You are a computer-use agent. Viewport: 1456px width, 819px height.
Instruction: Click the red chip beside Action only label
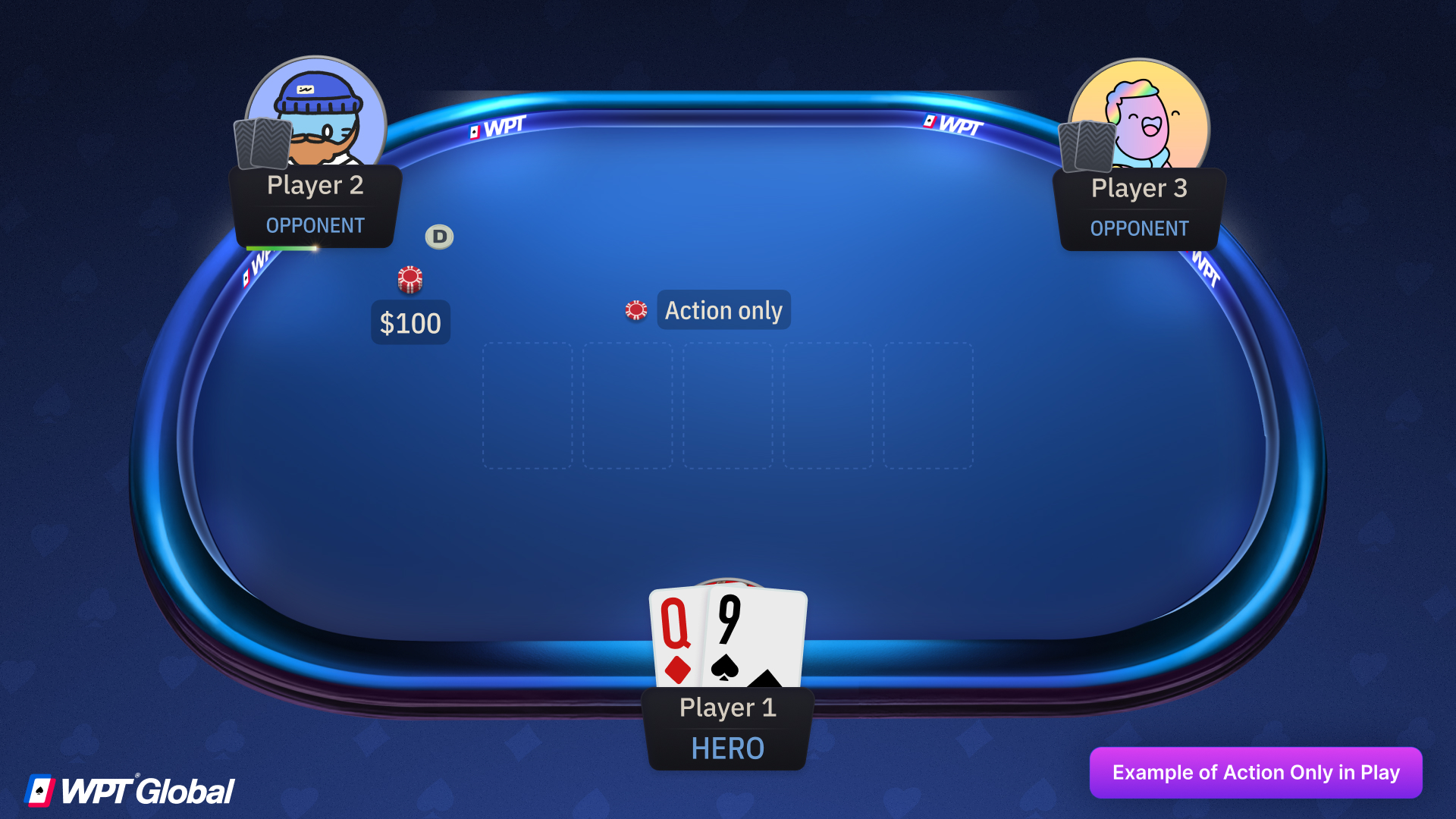[x=635, y=309]
